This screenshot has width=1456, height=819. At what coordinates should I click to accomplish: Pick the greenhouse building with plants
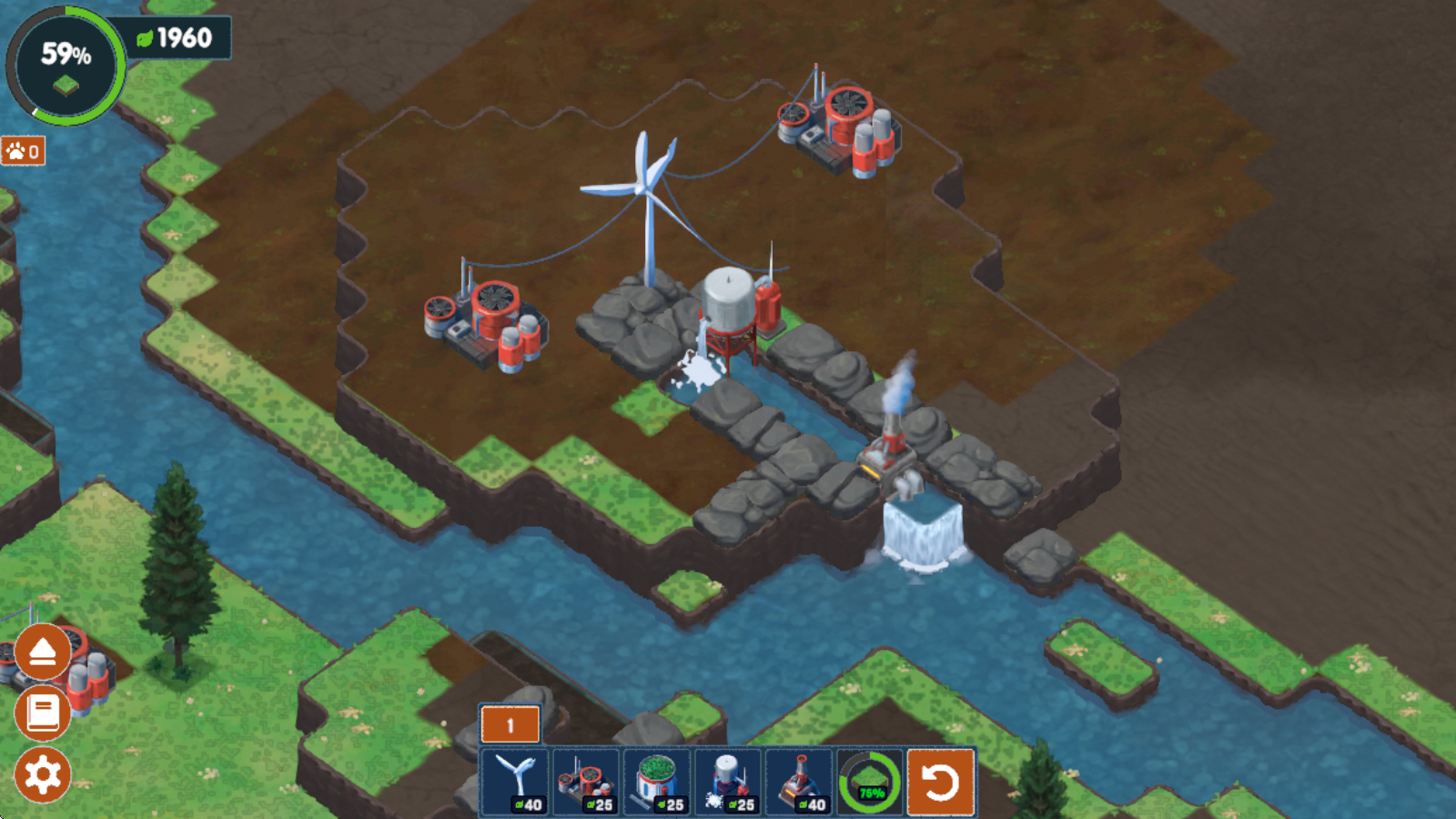[657, 782]
